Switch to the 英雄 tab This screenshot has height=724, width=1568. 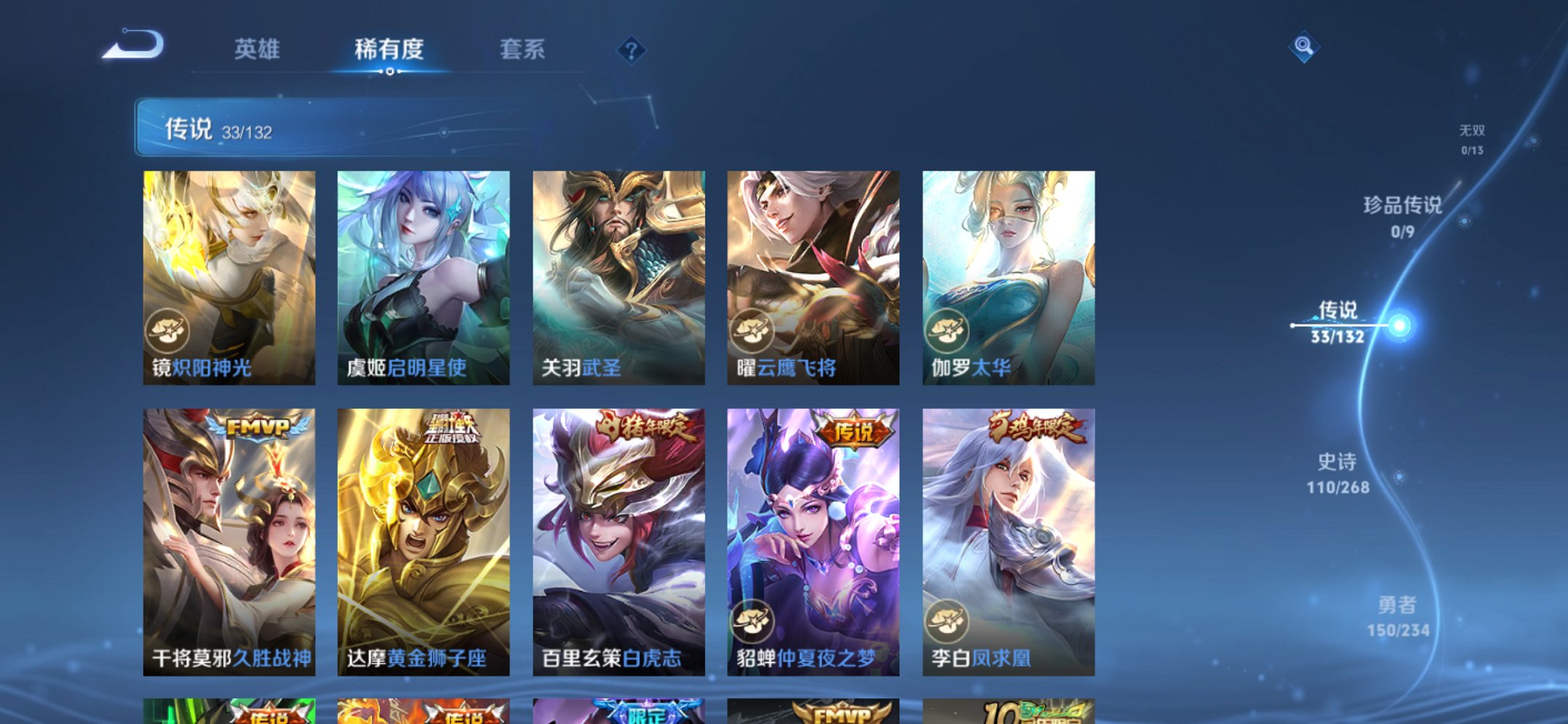[259, 49]
